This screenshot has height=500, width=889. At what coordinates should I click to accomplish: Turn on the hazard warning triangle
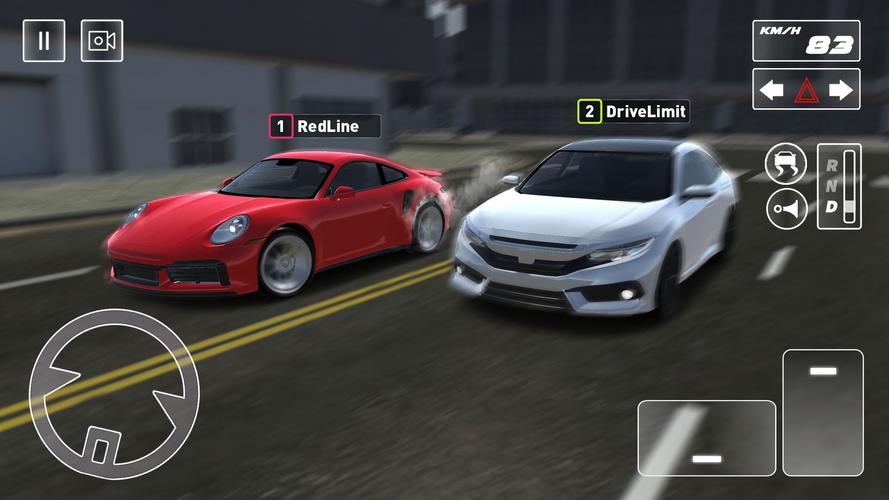[x=806, y=90]
